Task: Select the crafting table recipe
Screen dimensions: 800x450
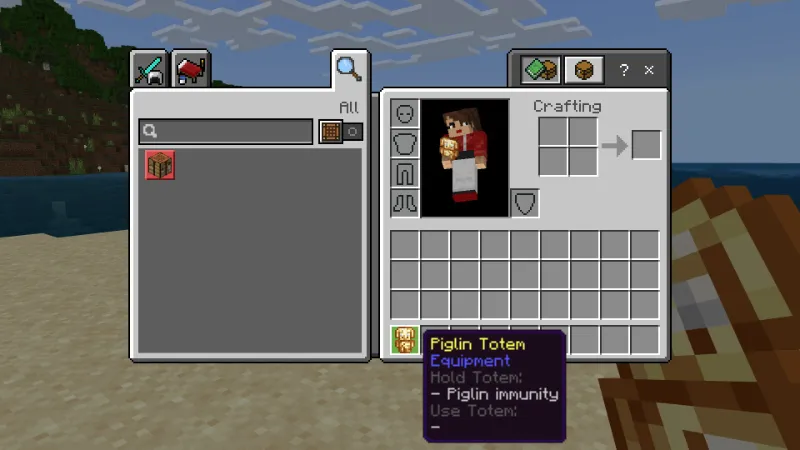Action: point(160,165)
